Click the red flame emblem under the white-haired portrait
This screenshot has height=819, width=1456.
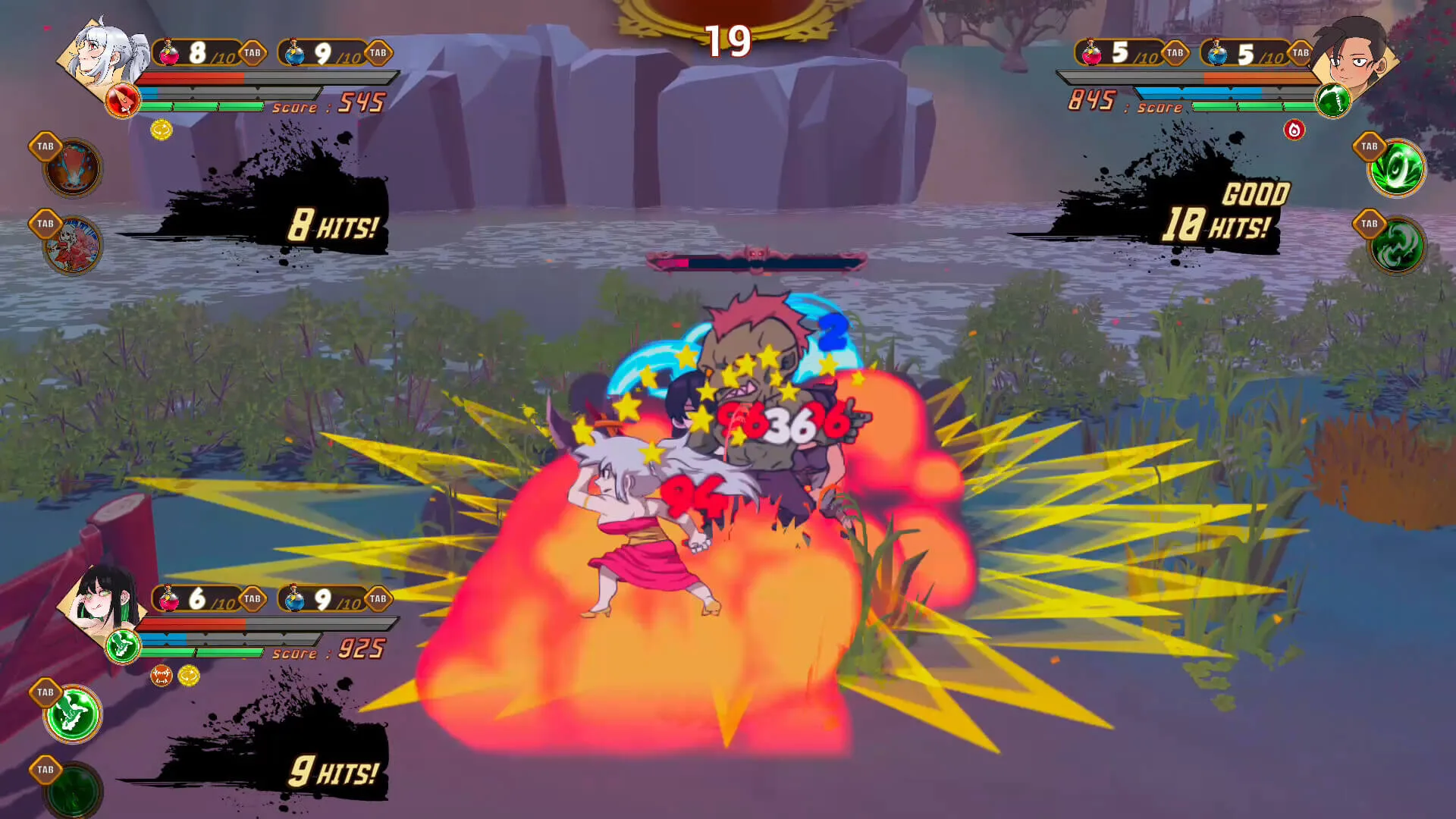(x=122, y=101)
